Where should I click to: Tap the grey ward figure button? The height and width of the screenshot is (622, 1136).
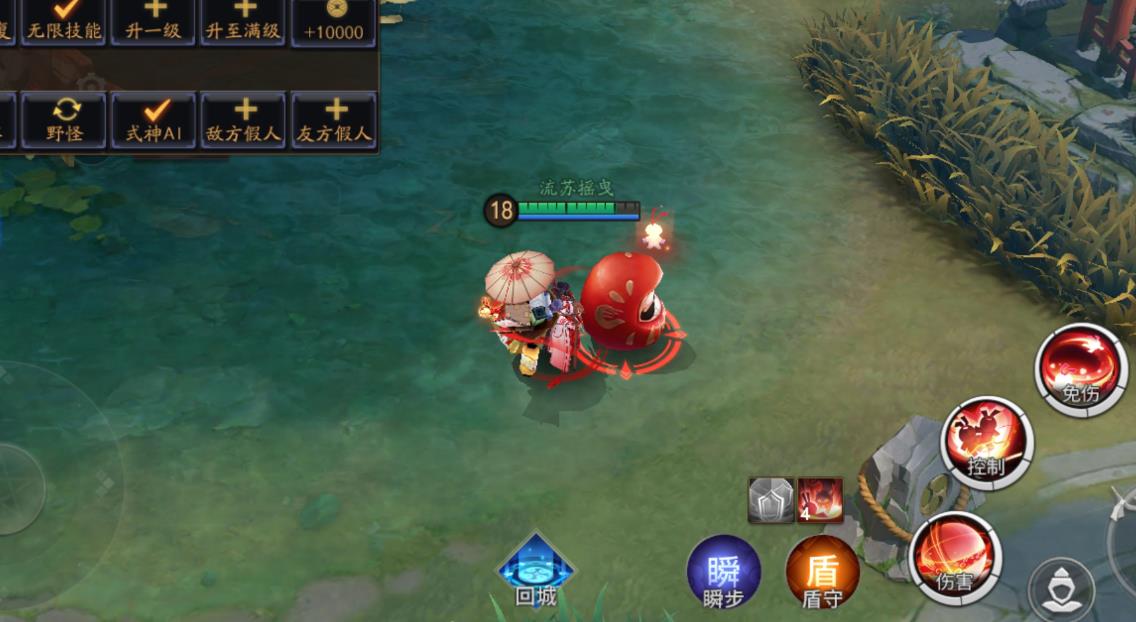(x=1061, y=588)
